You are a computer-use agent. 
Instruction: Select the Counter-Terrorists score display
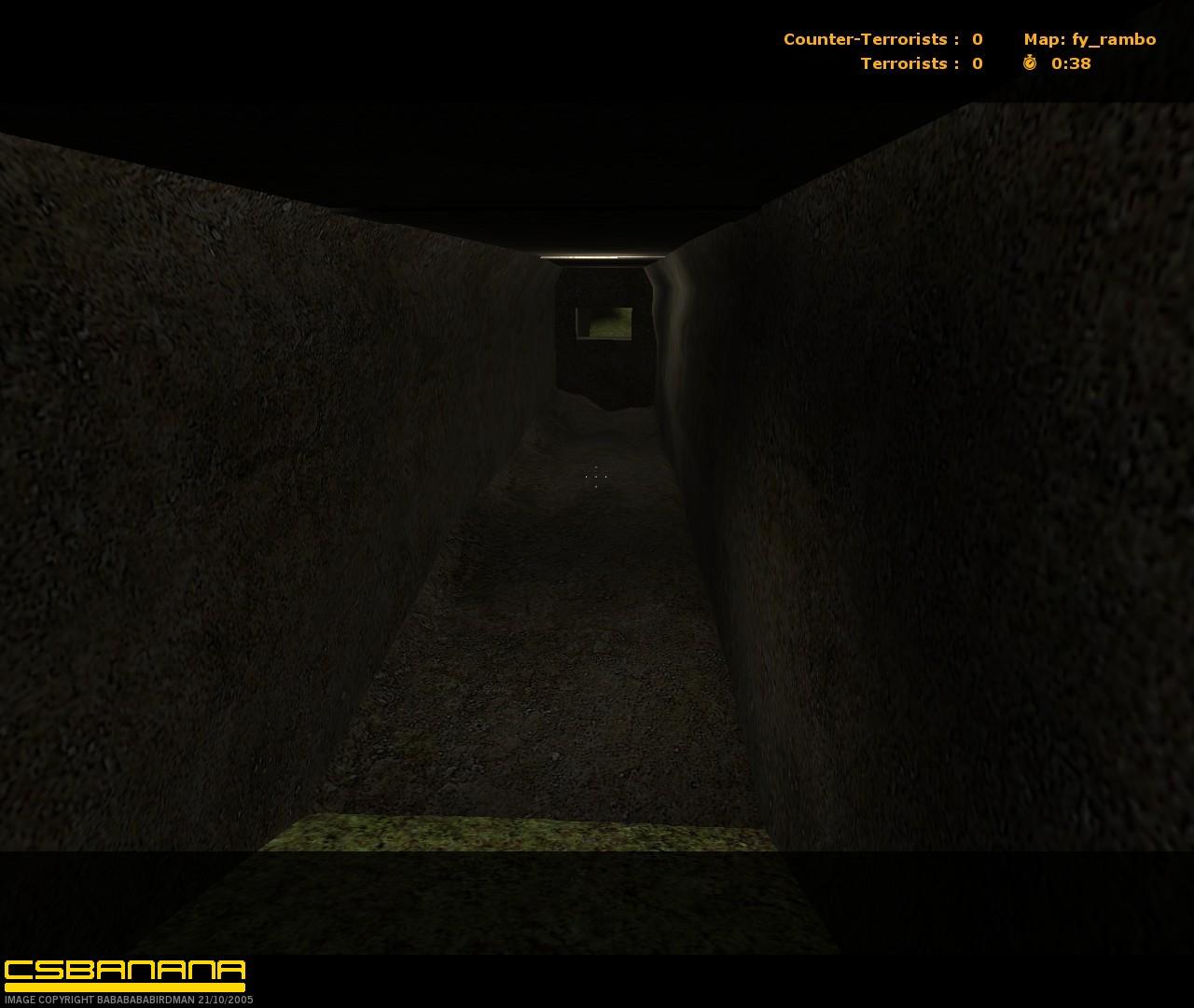pos(882,39)
